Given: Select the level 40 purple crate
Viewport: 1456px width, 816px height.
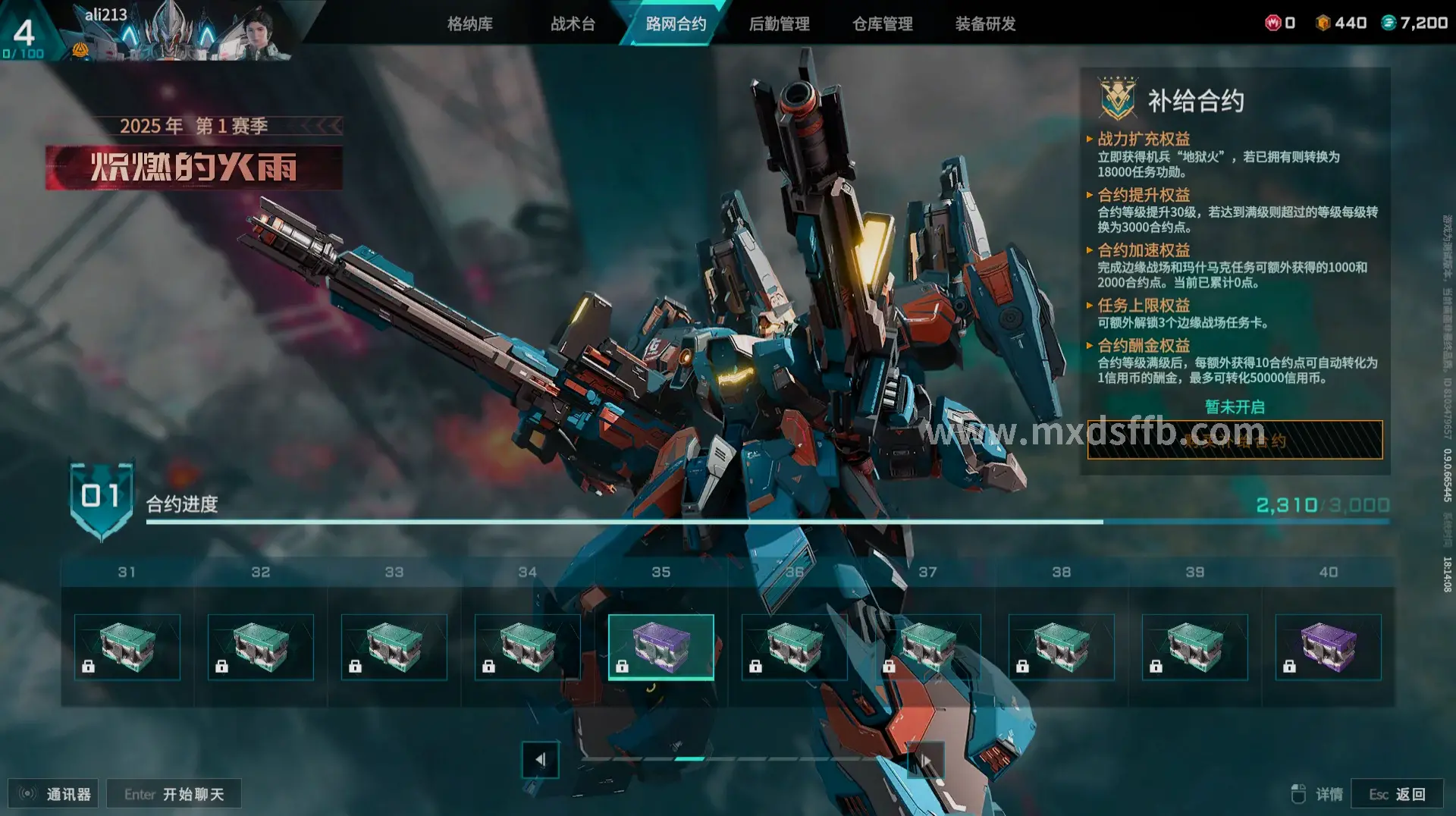Looking at the screenshot, I should click(1329, 647).
